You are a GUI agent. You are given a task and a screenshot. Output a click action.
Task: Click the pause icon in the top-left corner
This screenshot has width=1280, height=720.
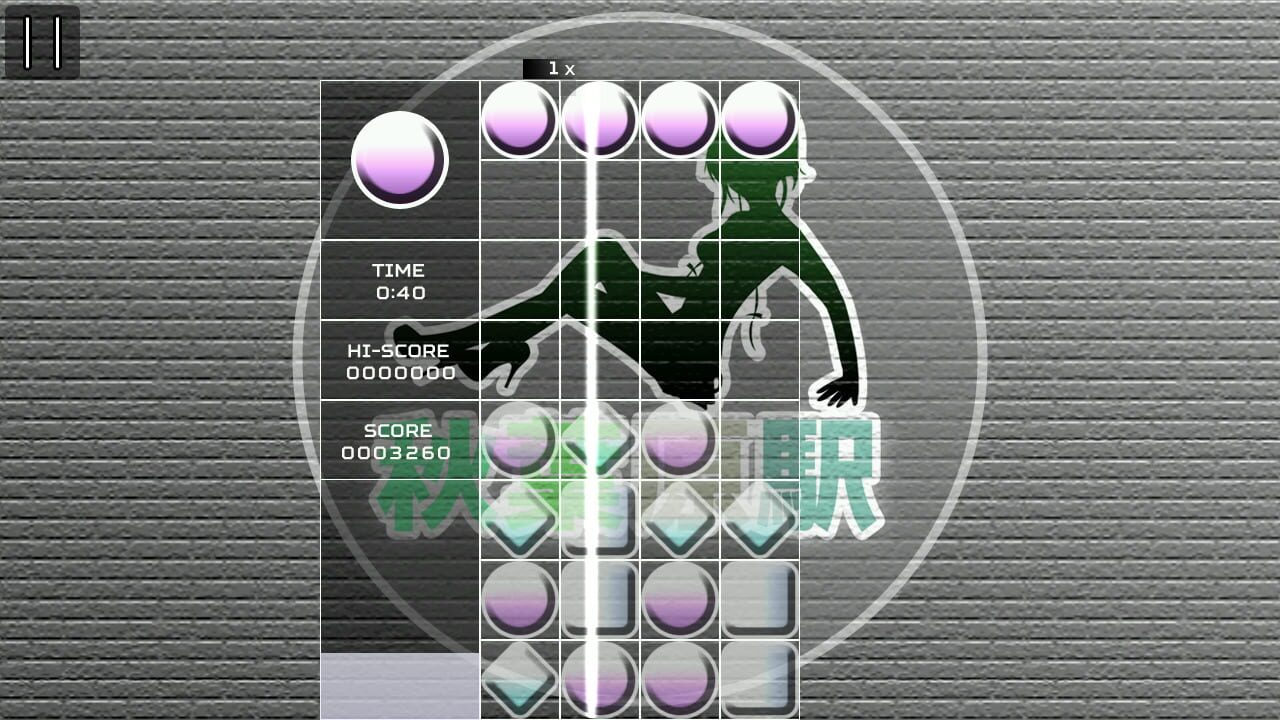click(42, 41)
